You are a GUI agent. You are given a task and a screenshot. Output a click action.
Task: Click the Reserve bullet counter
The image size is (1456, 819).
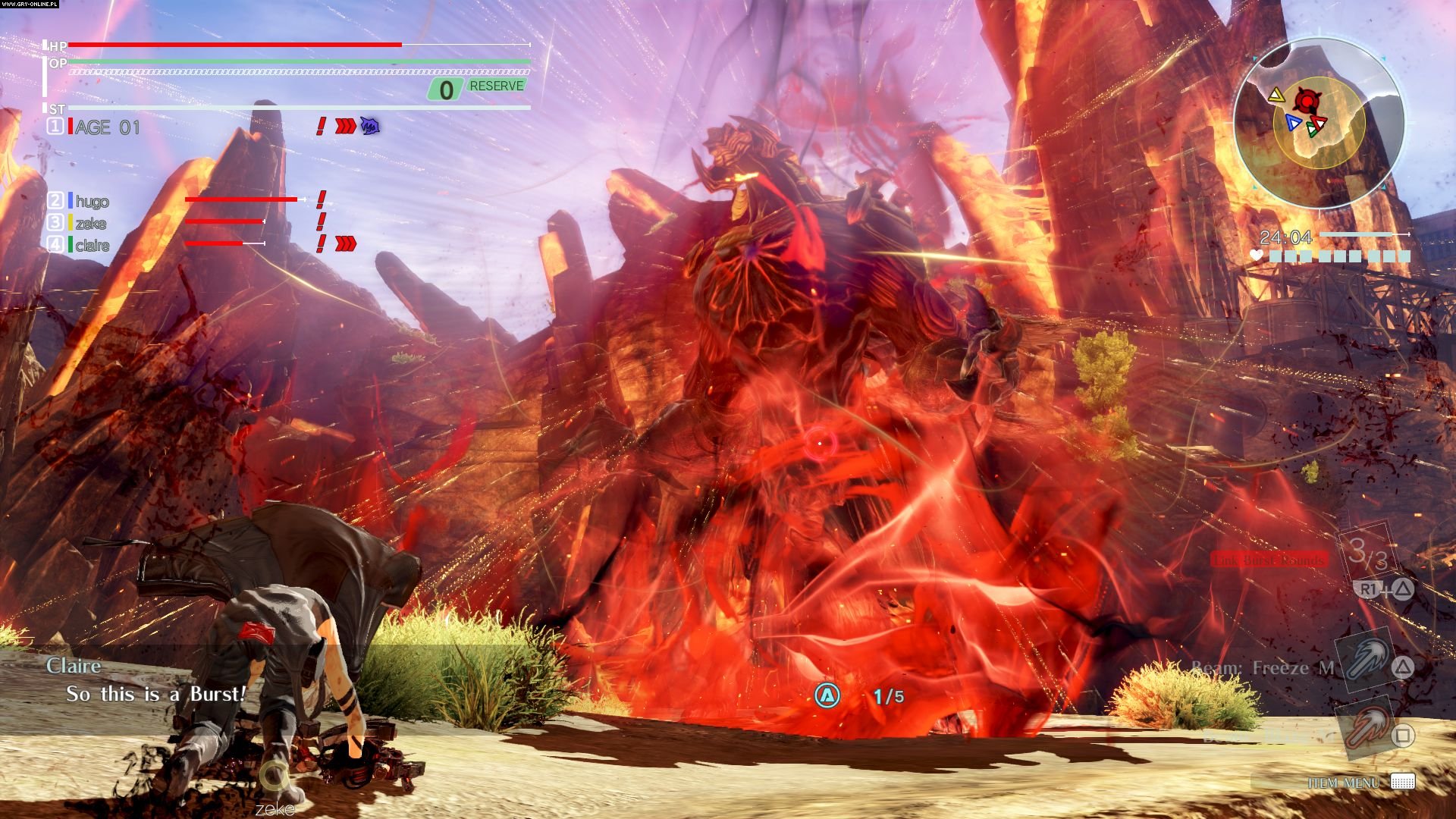pos(478,88)
